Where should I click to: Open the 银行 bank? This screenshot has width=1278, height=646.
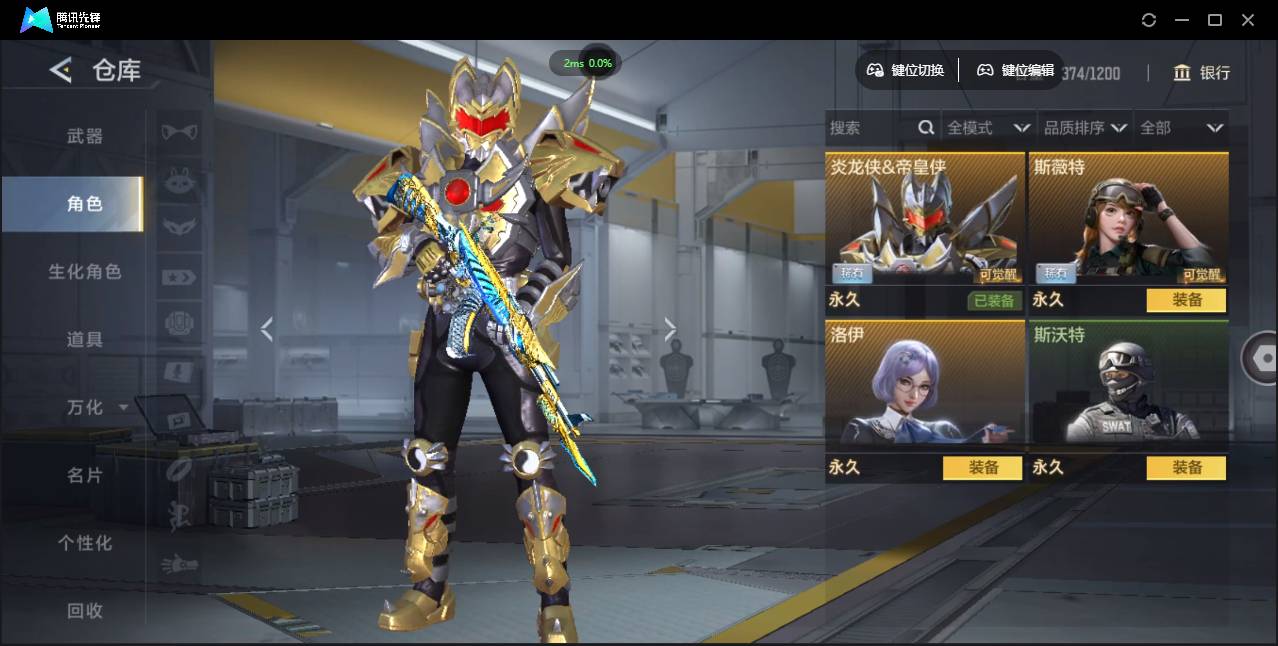pos(1202,73)
